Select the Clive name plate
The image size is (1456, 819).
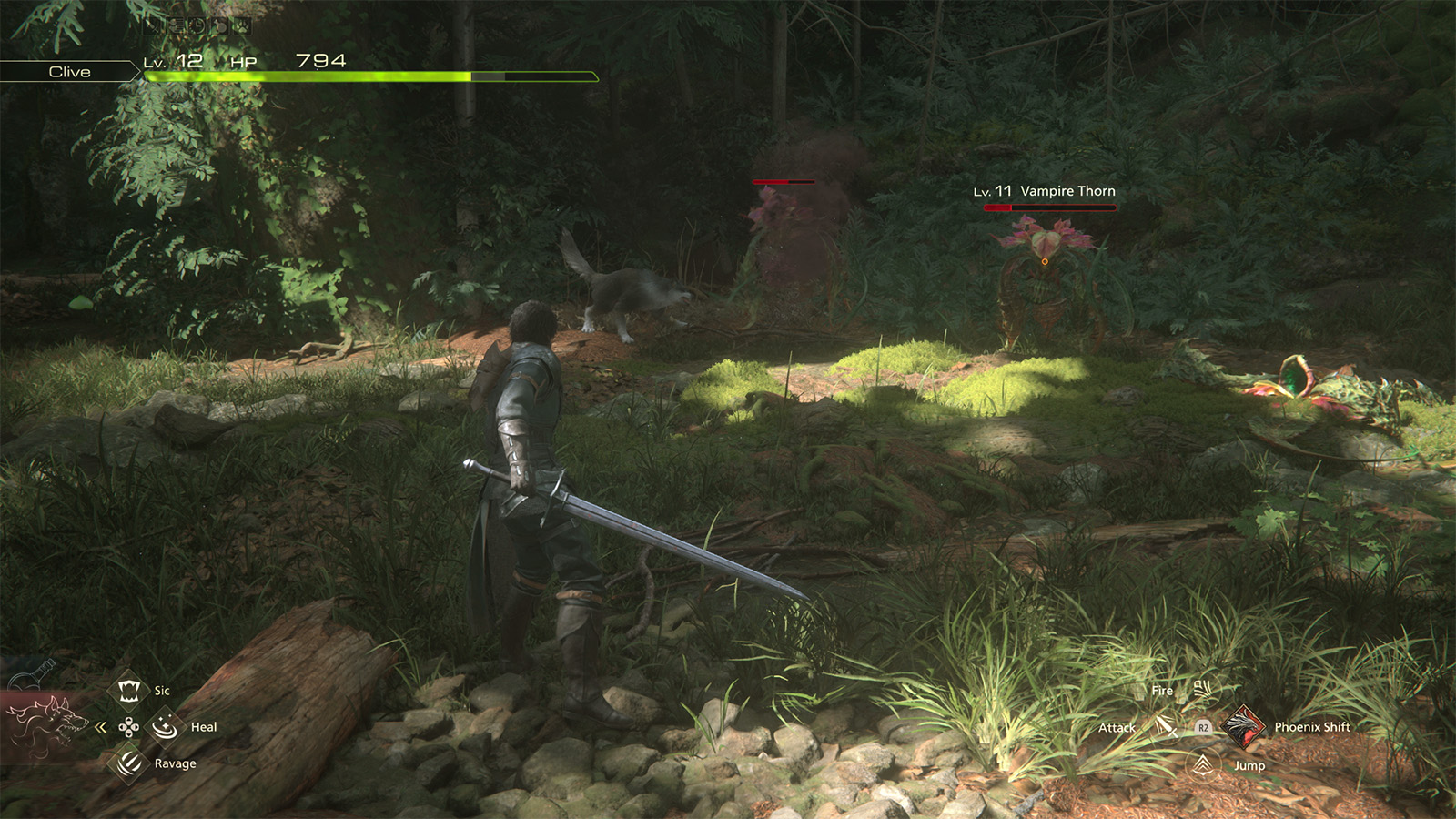point(69,72)
